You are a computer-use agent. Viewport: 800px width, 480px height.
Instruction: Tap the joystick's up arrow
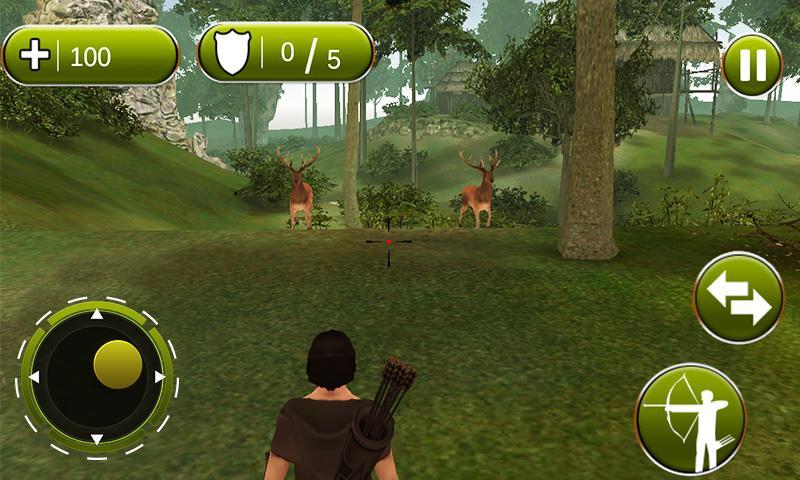tap(97, 316)
